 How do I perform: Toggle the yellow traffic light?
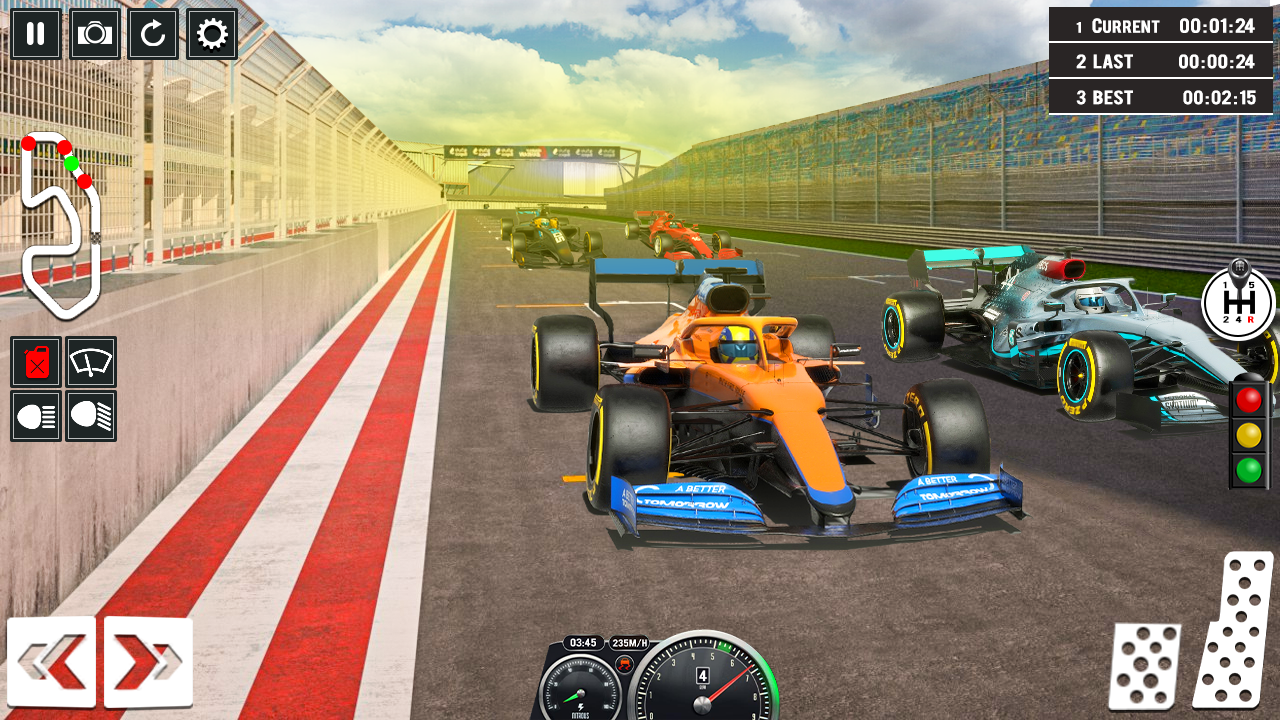pyautogui.click(x=1247, y=435)
